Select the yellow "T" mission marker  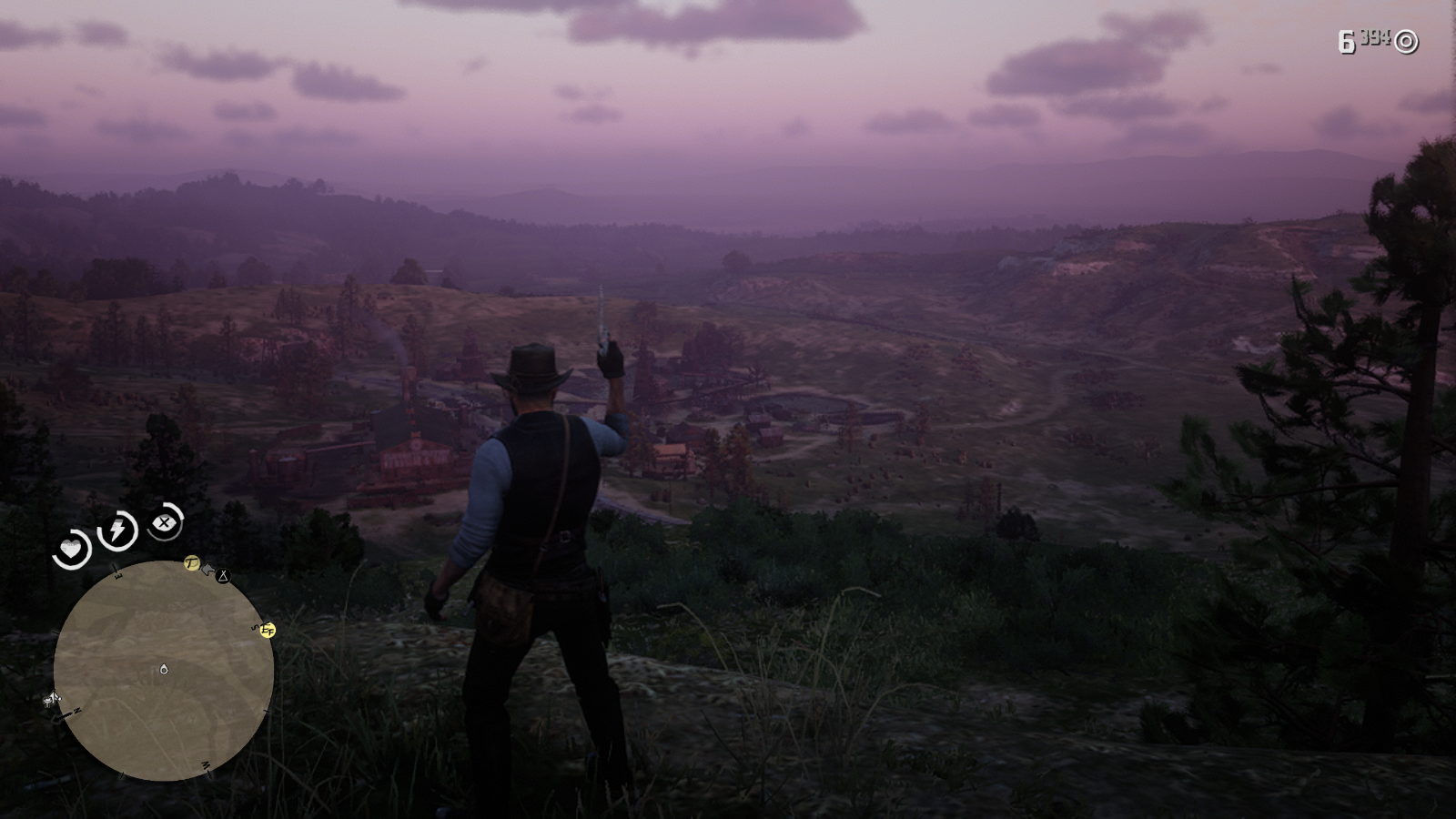click(191, 563)
